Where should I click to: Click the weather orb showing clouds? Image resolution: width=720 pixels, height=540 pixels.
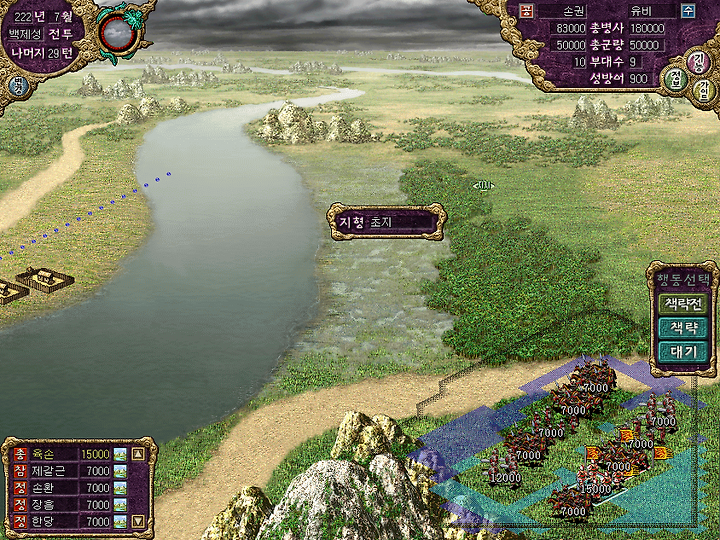pos(118,30)
